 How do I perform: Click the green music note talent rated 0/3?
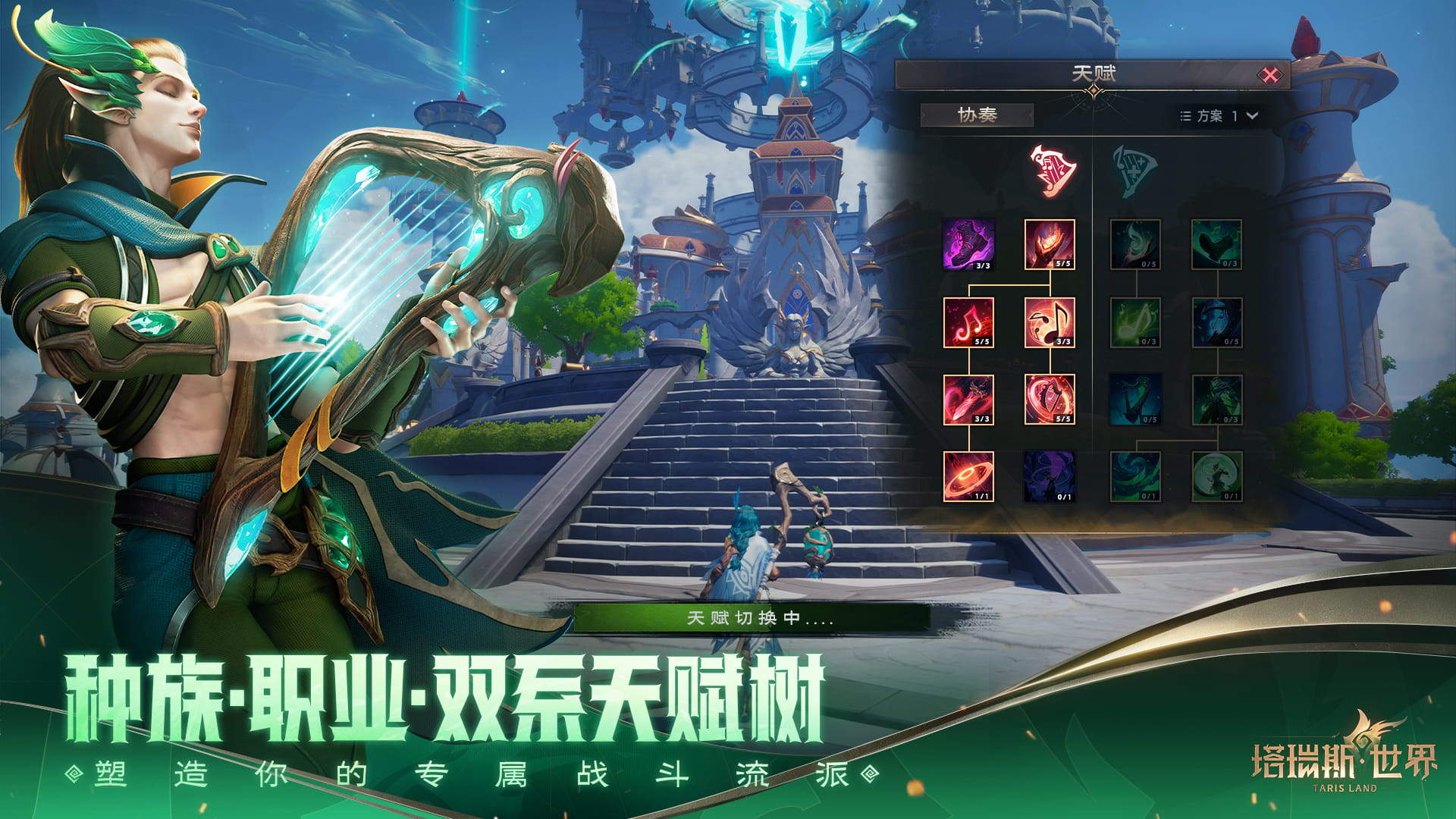coord(1137,322)
